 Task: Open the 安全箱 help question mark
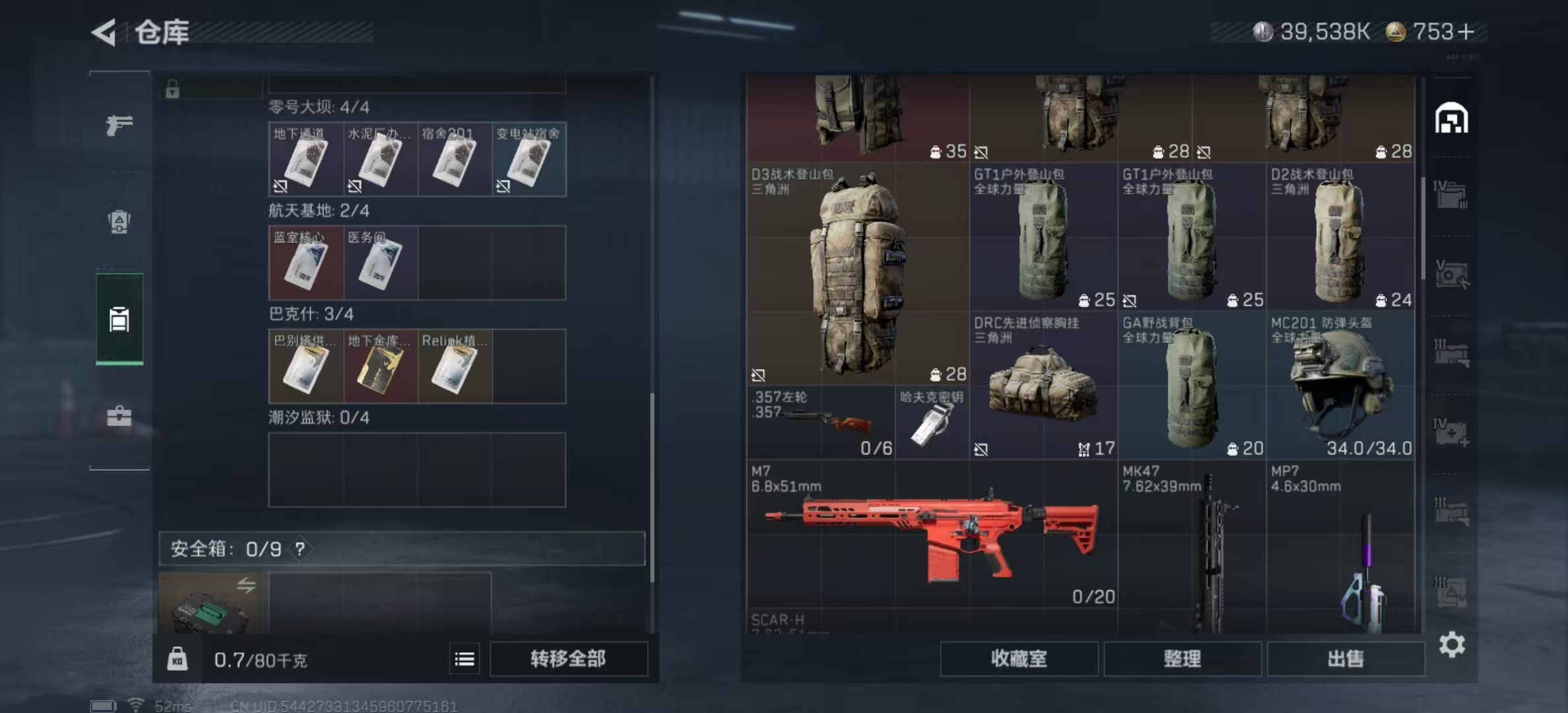tap(300, 549)
